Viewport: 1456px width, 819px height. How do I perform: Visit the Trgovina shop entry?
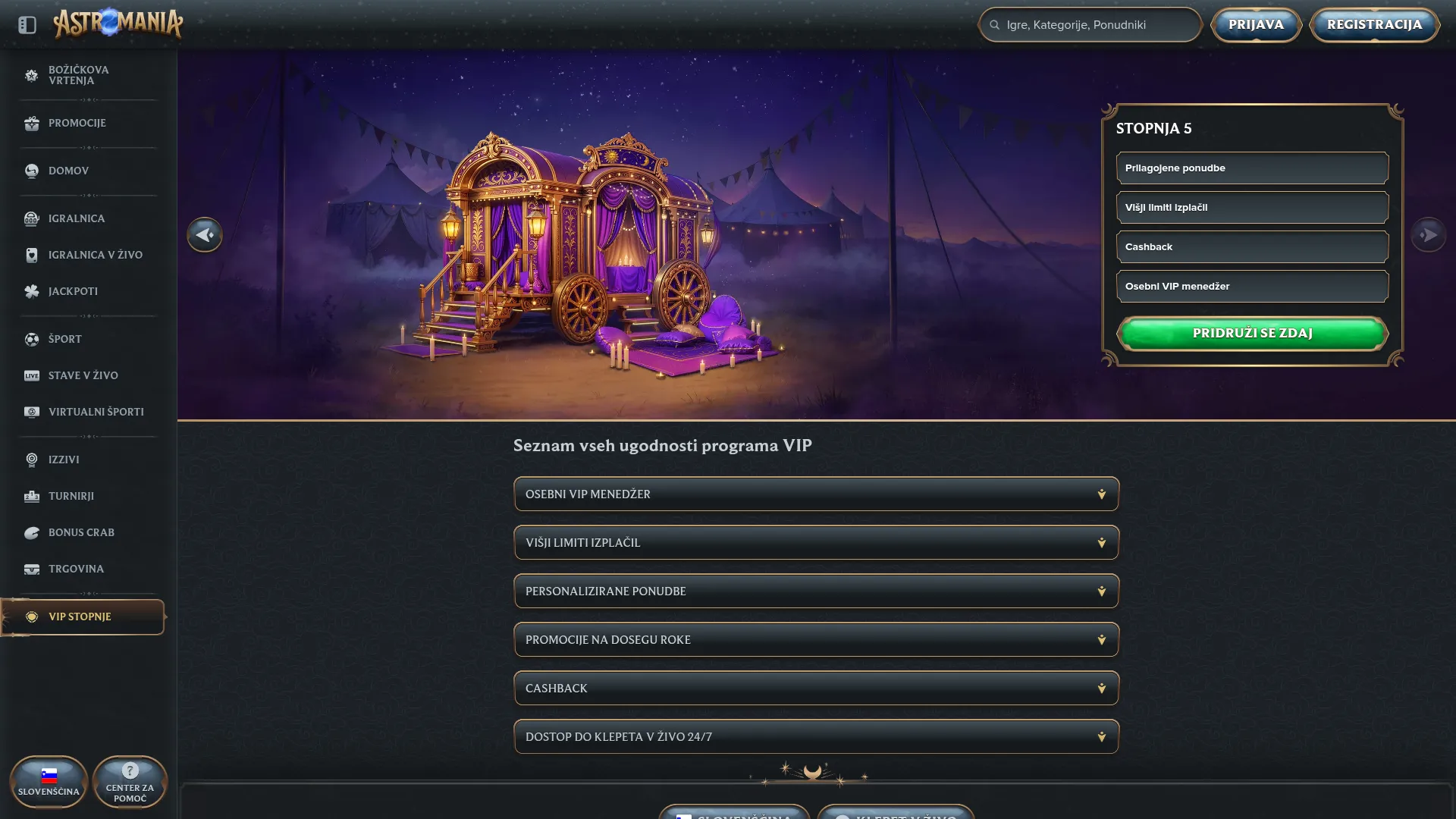click(76, 569)
